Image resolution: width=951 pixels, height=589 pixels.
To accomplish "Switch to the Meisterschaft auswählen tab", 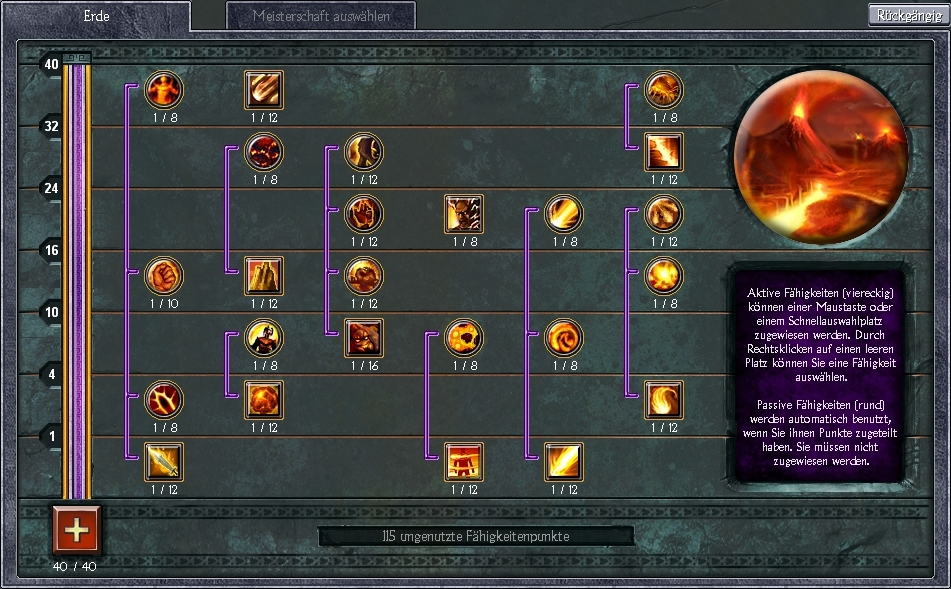I will click(x=320, y=16).
